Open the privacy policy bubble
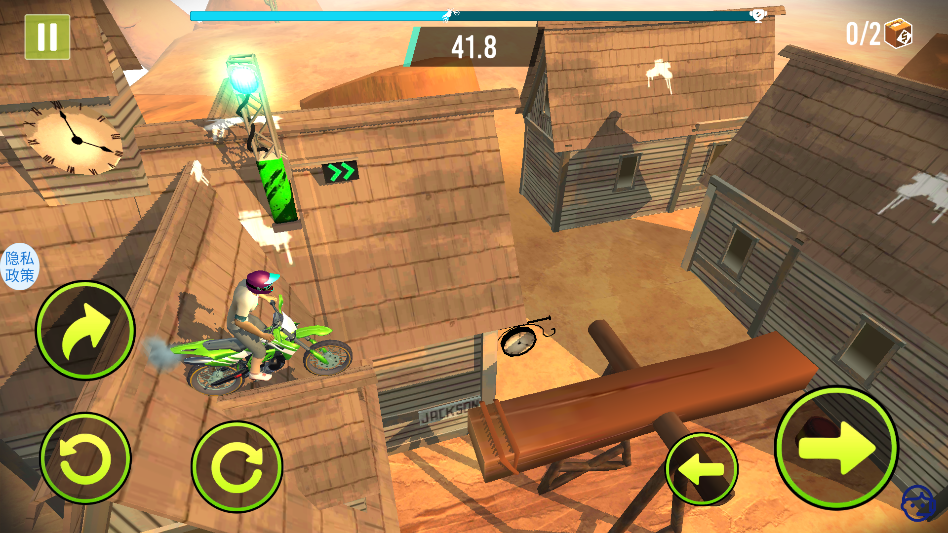Image resolution: width=948 pixels, height=533 pixels. click(x=19, y=267)
